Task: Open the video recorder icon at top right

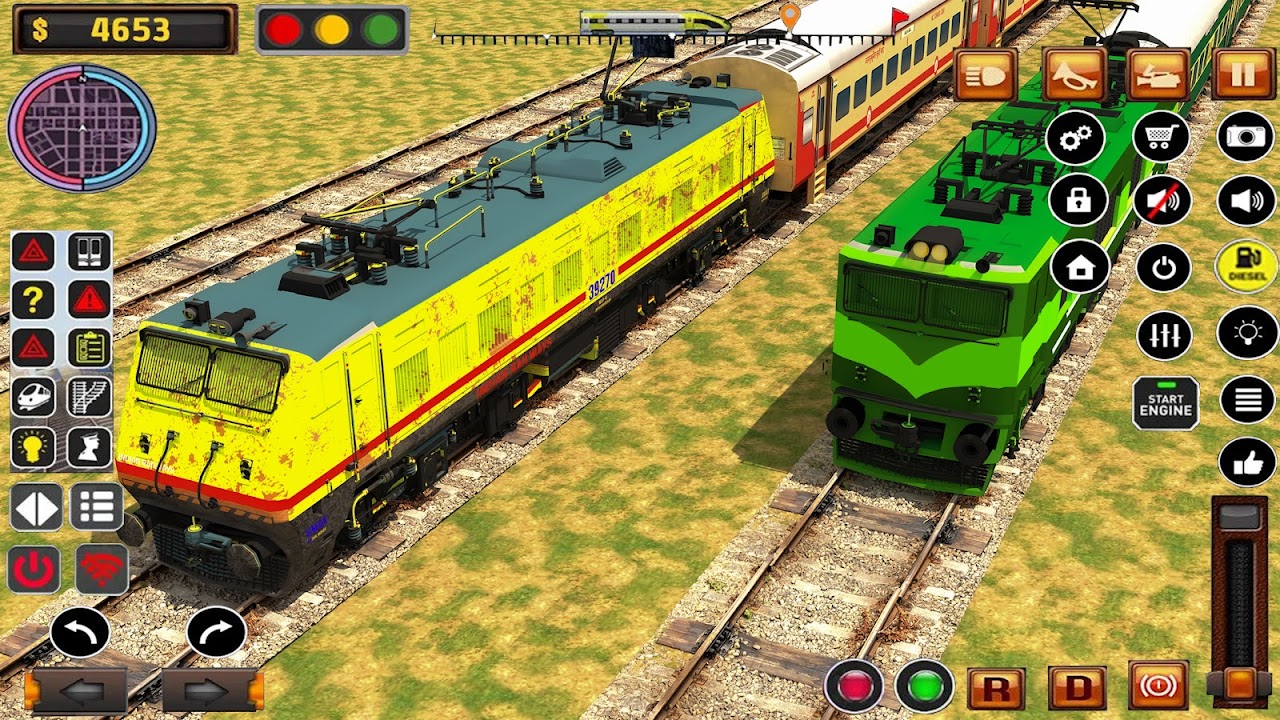Action: (1157, 75)
